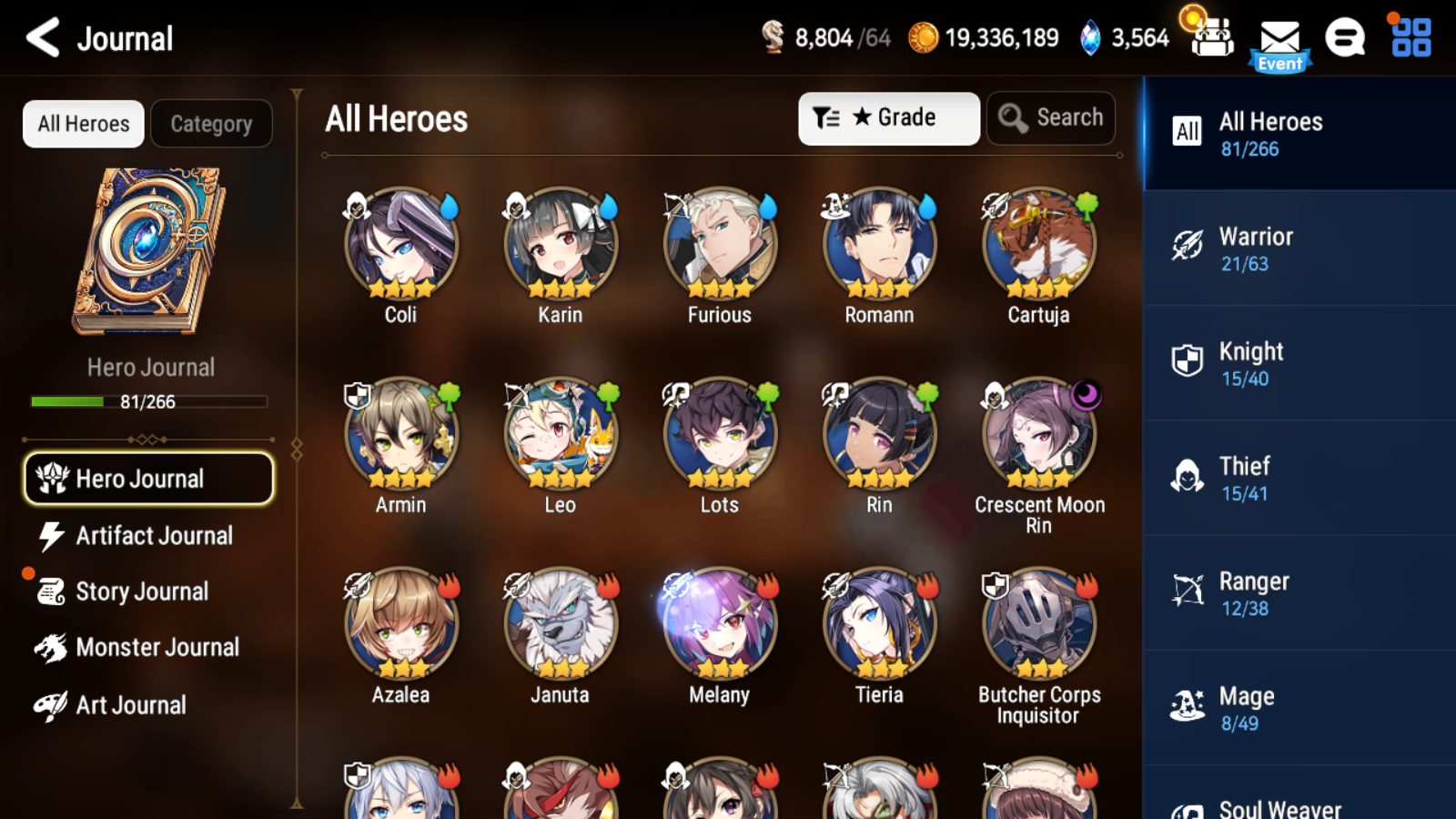
Task: Click the gold coin currency icon
Action: (925, 38)
